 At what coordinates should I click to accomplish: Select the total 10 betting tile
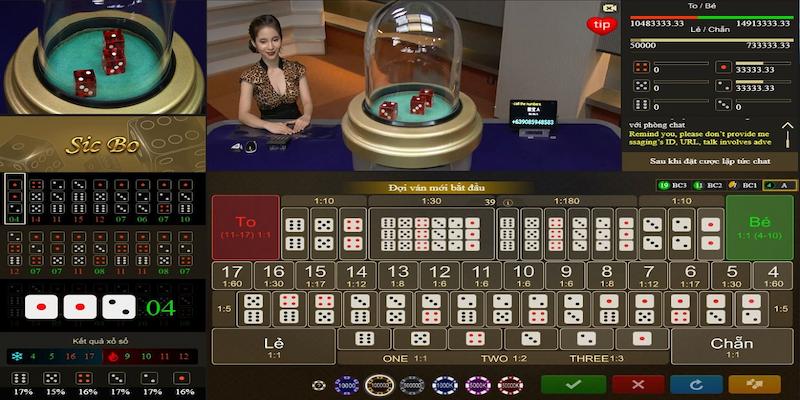pos(523,276)
